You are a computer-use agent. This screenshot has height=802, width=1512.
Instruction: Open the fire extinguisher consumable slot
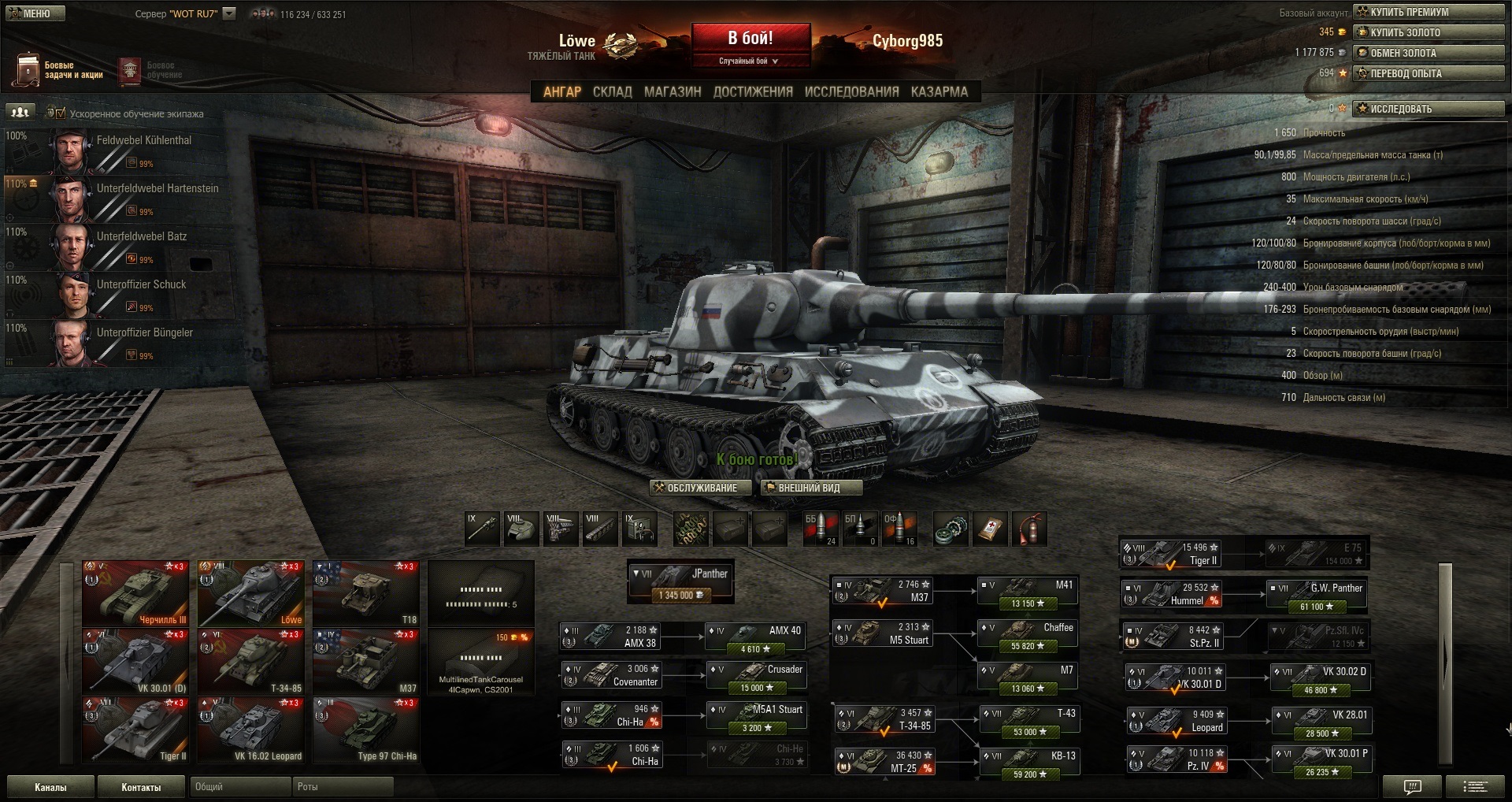[1029, 529]
